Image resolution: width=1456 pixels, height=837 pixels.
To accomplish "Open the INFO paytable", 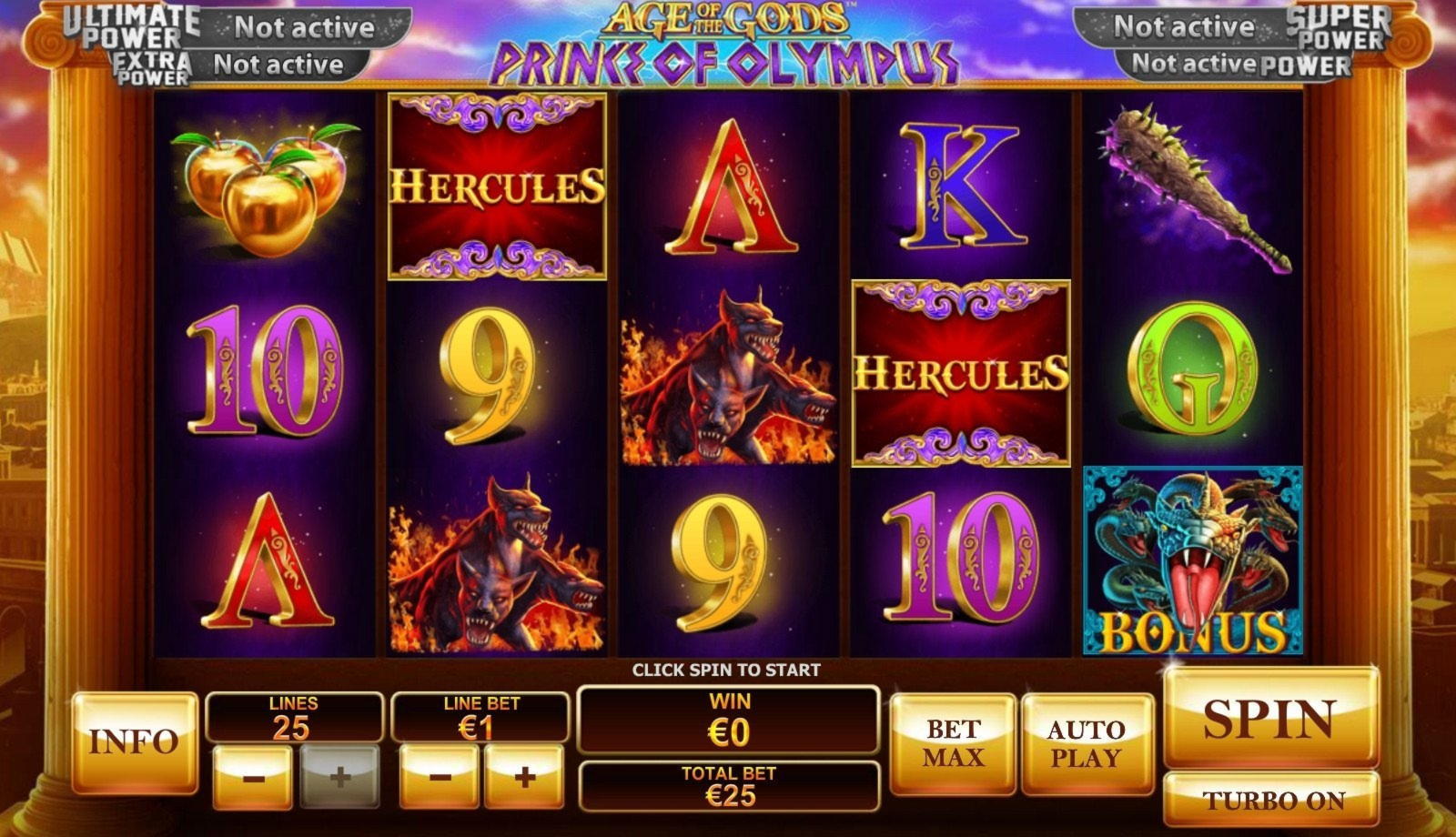I will pyautogui.click(x=134, y=742).
